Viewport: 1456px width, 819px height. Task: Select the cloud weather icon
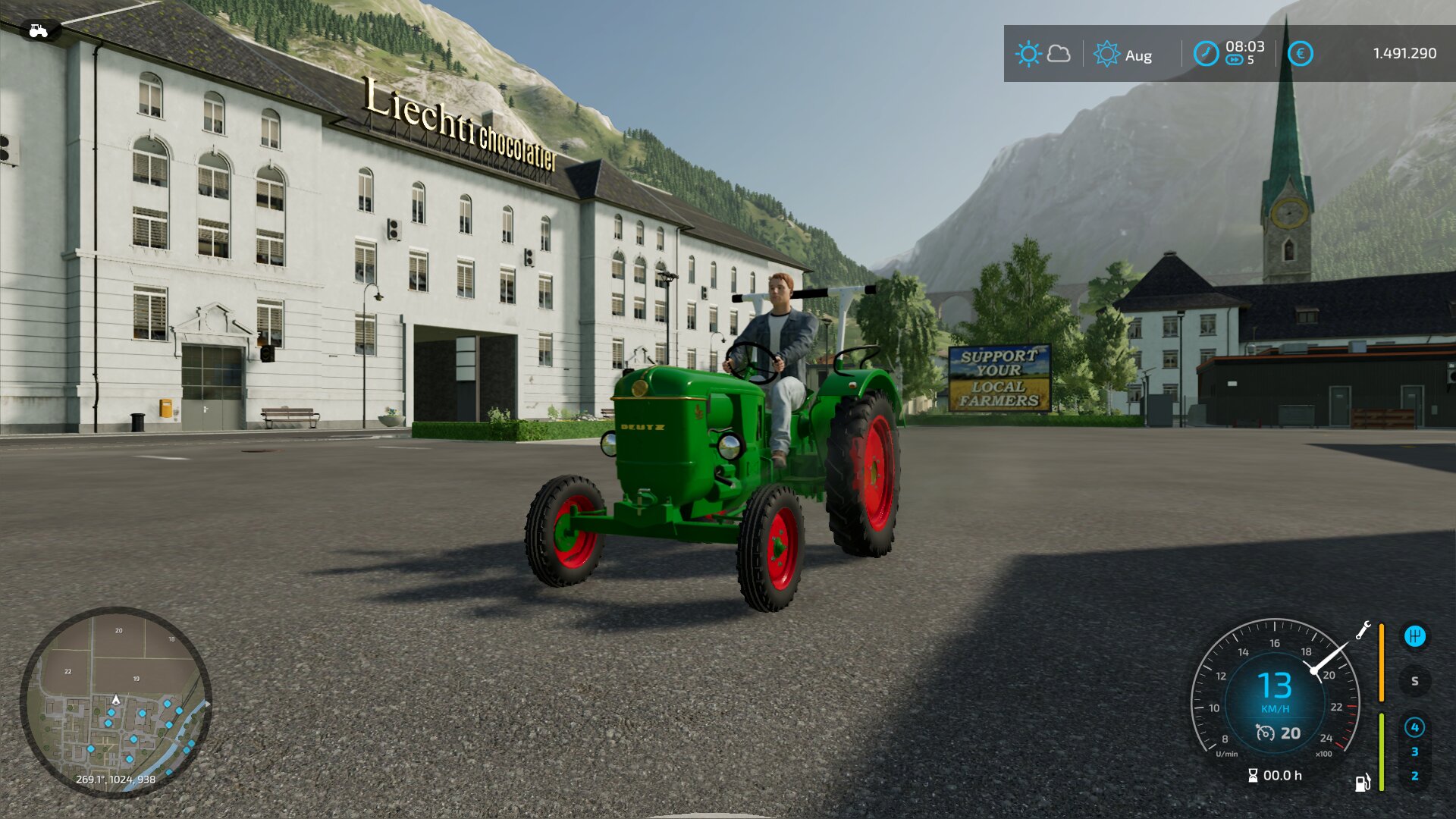pos(1059,54)
